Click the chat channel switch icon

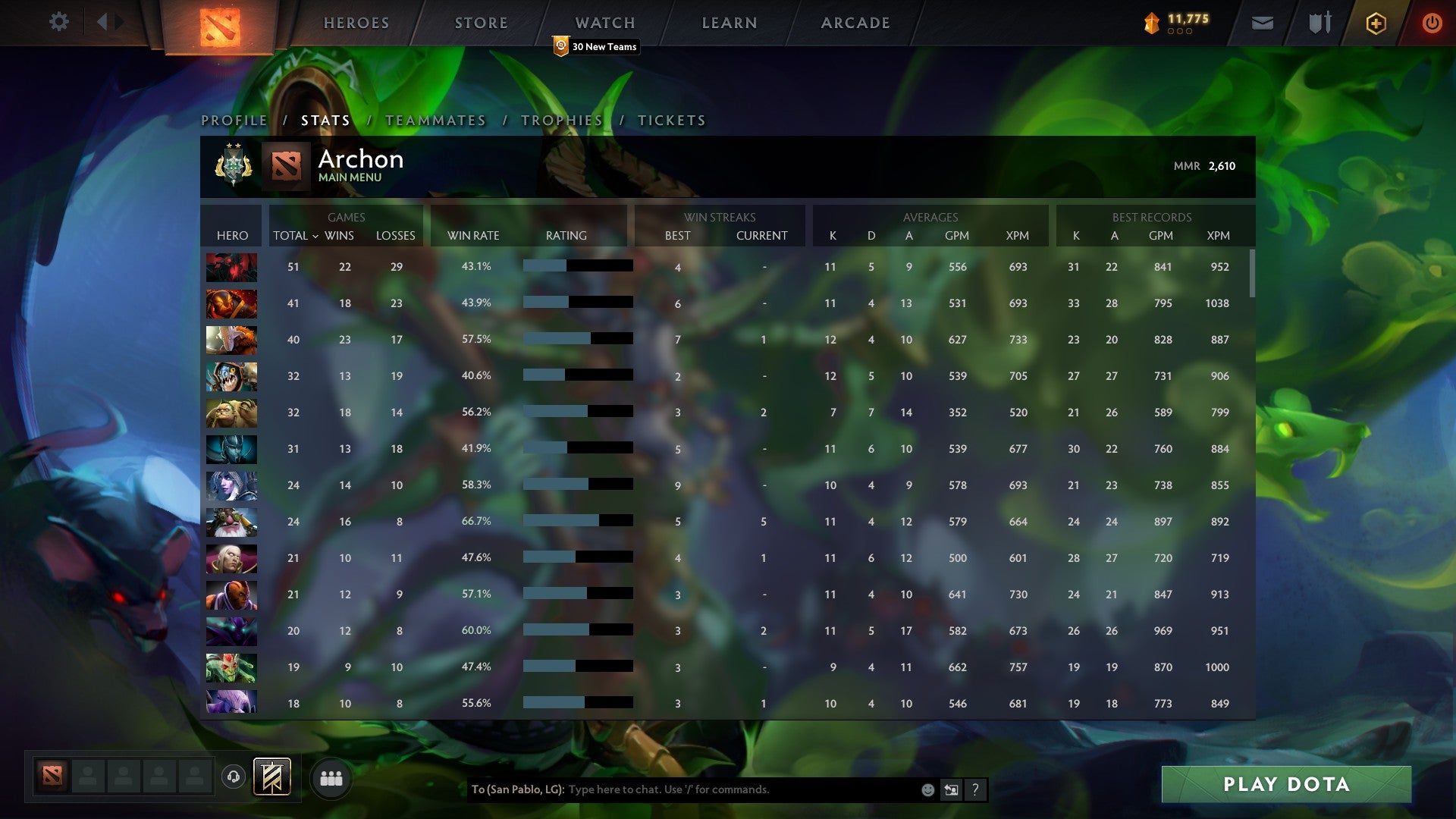pos(952,790)
